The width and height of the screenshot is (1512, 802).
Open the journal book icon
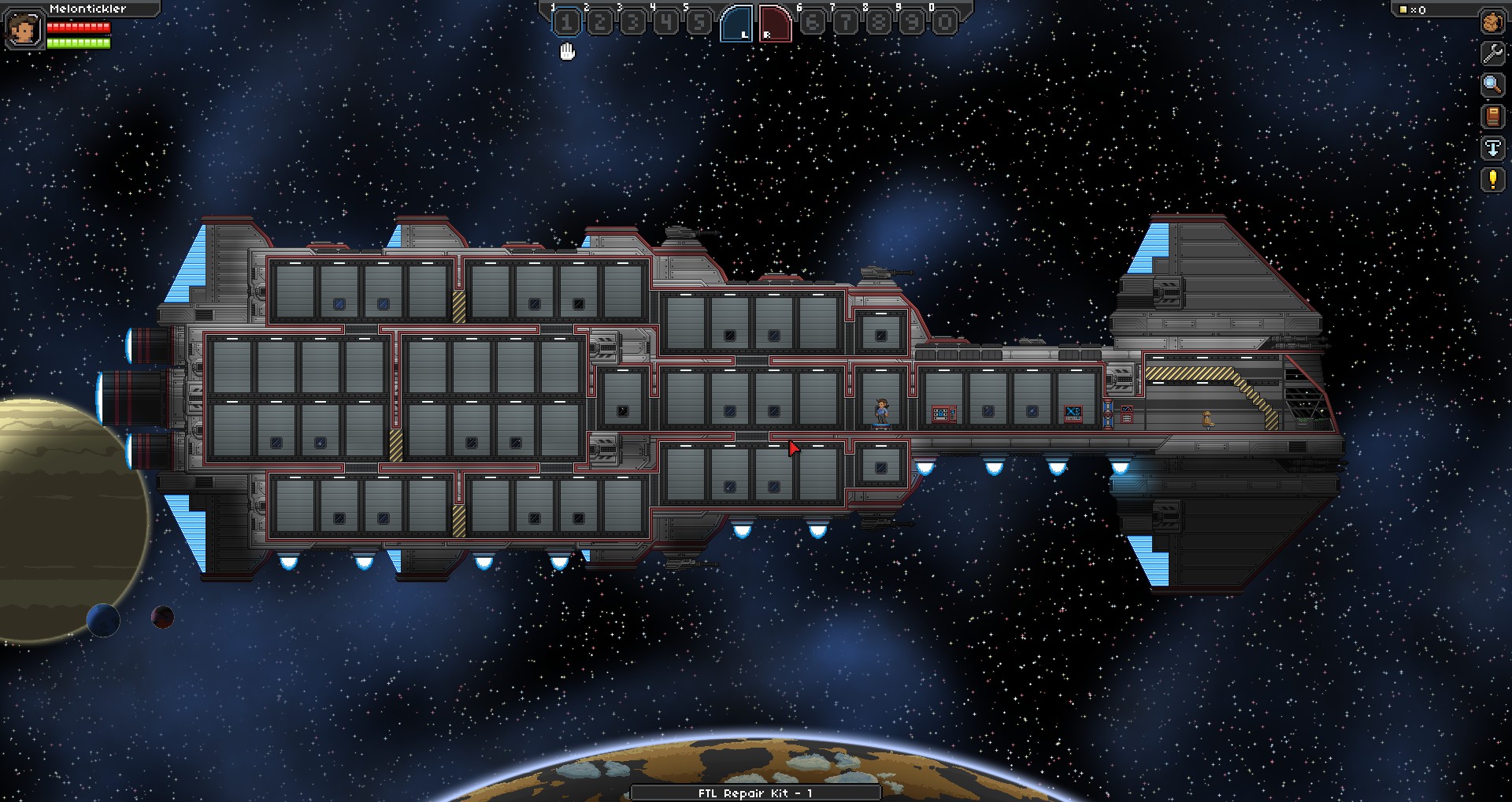[1493, 114]
